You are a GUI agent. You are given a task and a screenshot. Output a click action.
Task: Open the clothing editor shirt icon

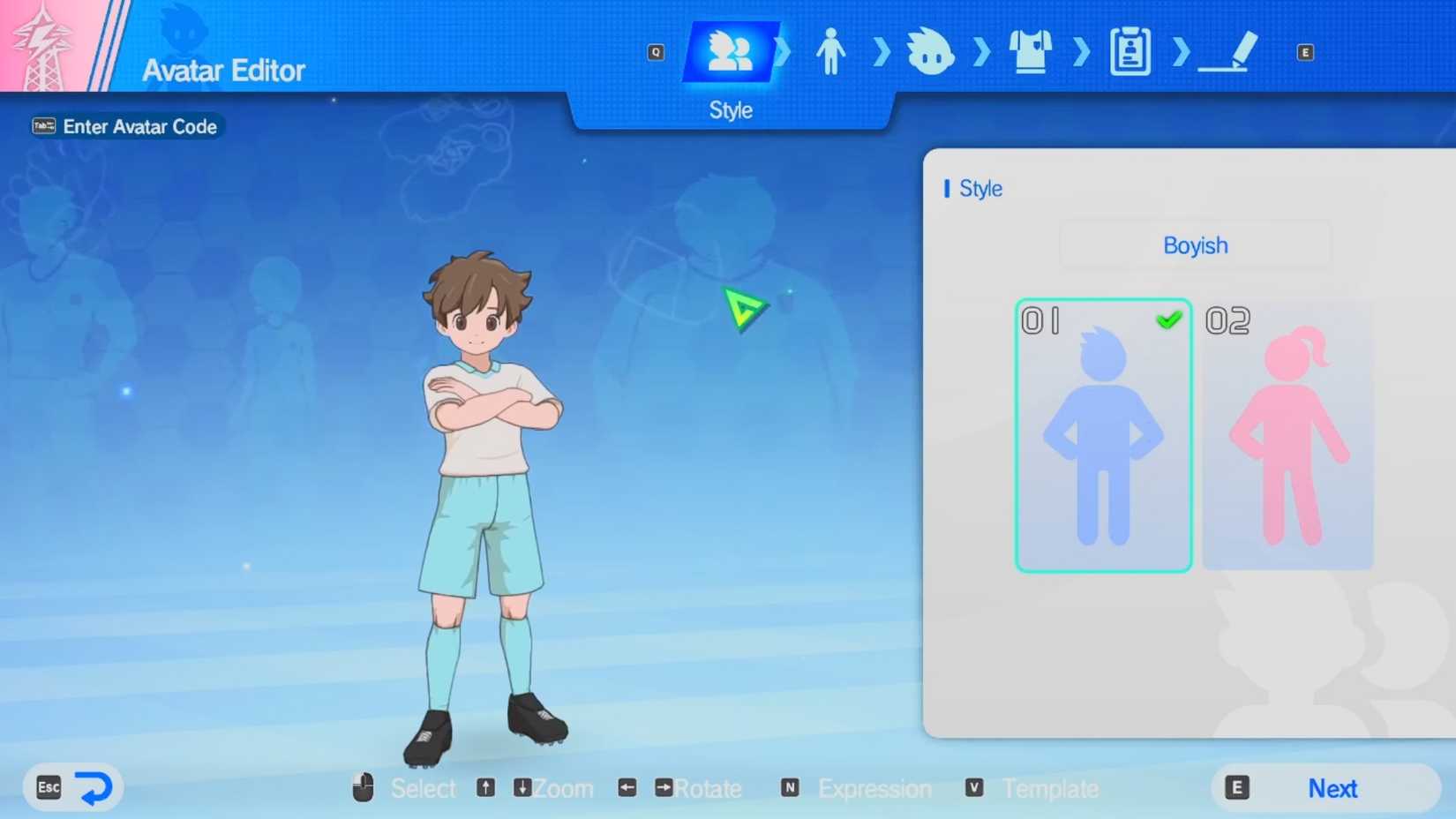1031,53
